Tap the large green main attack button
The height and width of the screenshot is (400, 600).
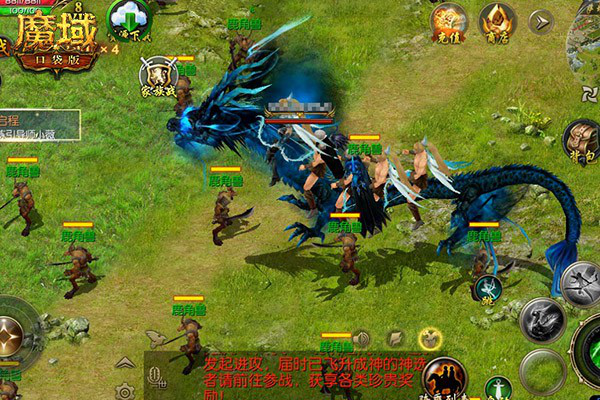590,350
